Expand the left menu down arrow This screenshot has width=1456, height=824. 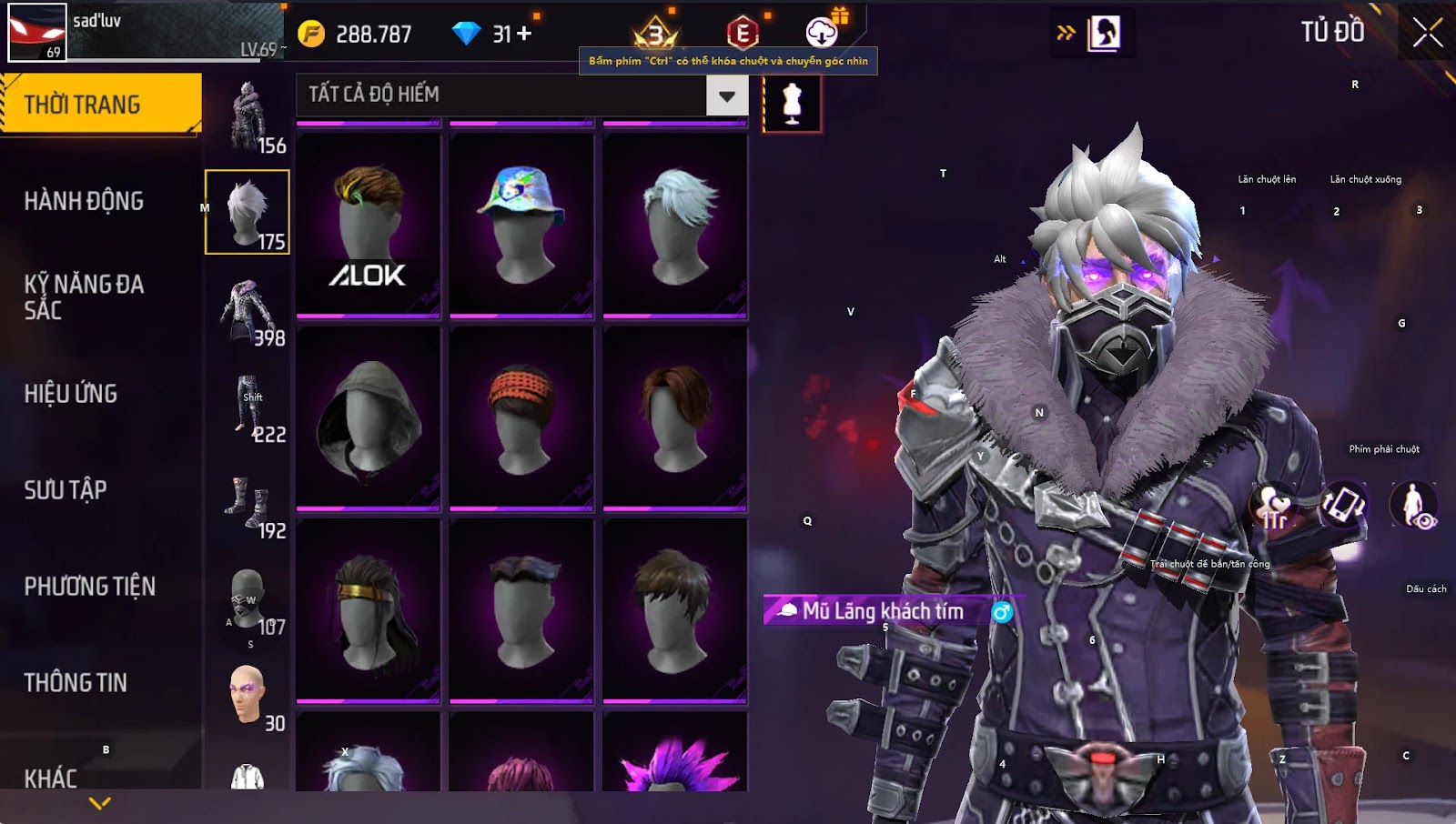pyautogui.click(x=100, y=803)
